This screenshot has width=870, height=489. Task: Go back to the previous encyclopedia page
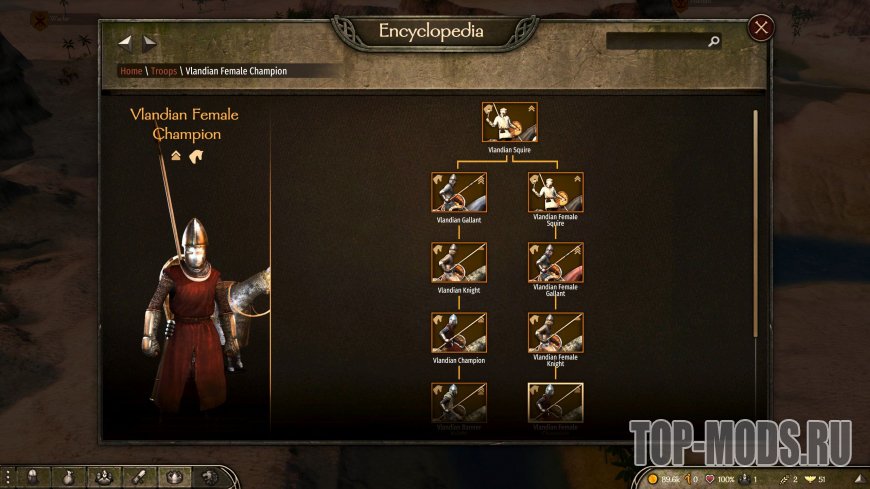click(126, 42)
